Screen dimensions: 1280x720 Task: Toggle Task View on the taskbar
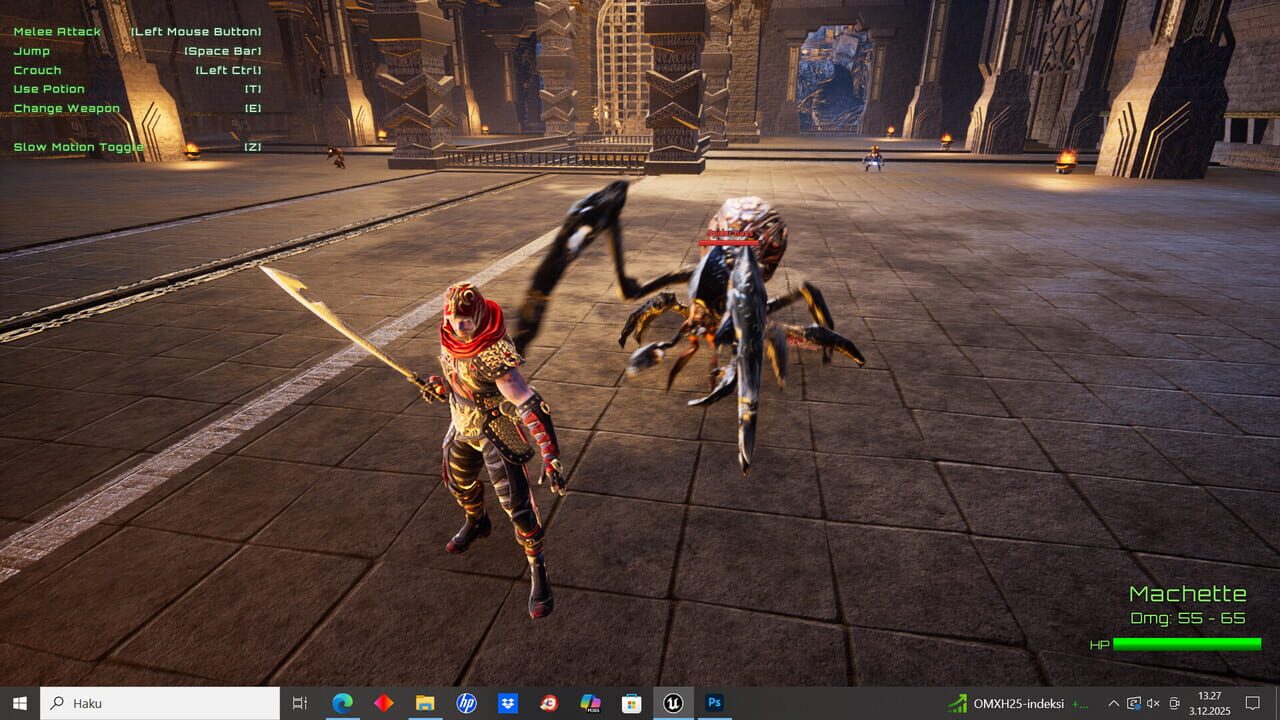[298, 703]
